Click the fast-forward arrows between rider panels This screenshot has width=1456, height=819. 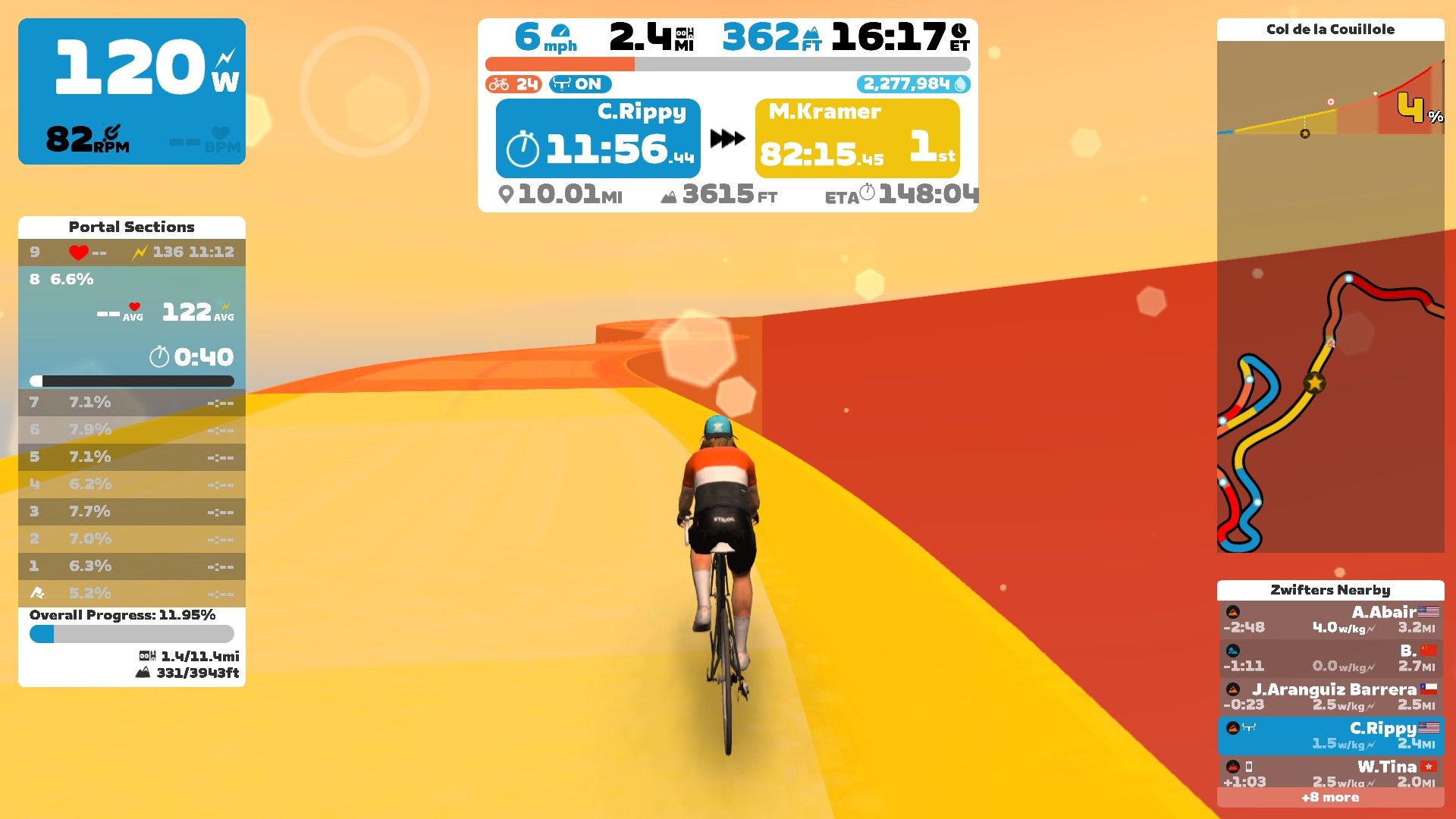(x=726, y=137)
